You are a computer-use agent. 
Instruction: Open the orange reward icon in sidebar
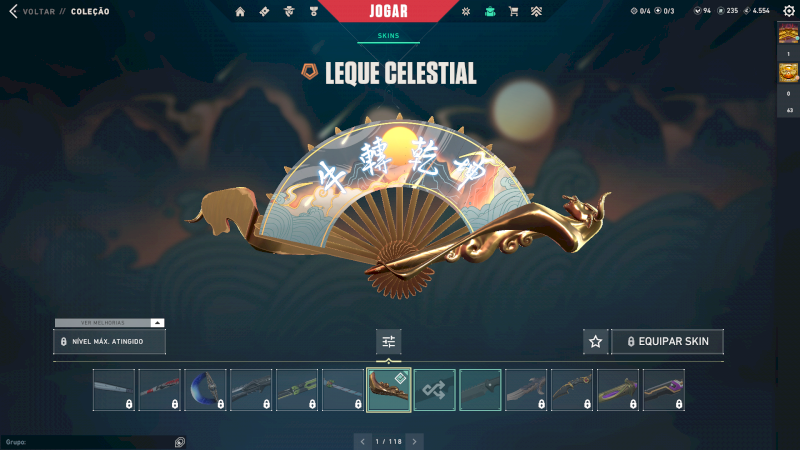click(788, 73)
